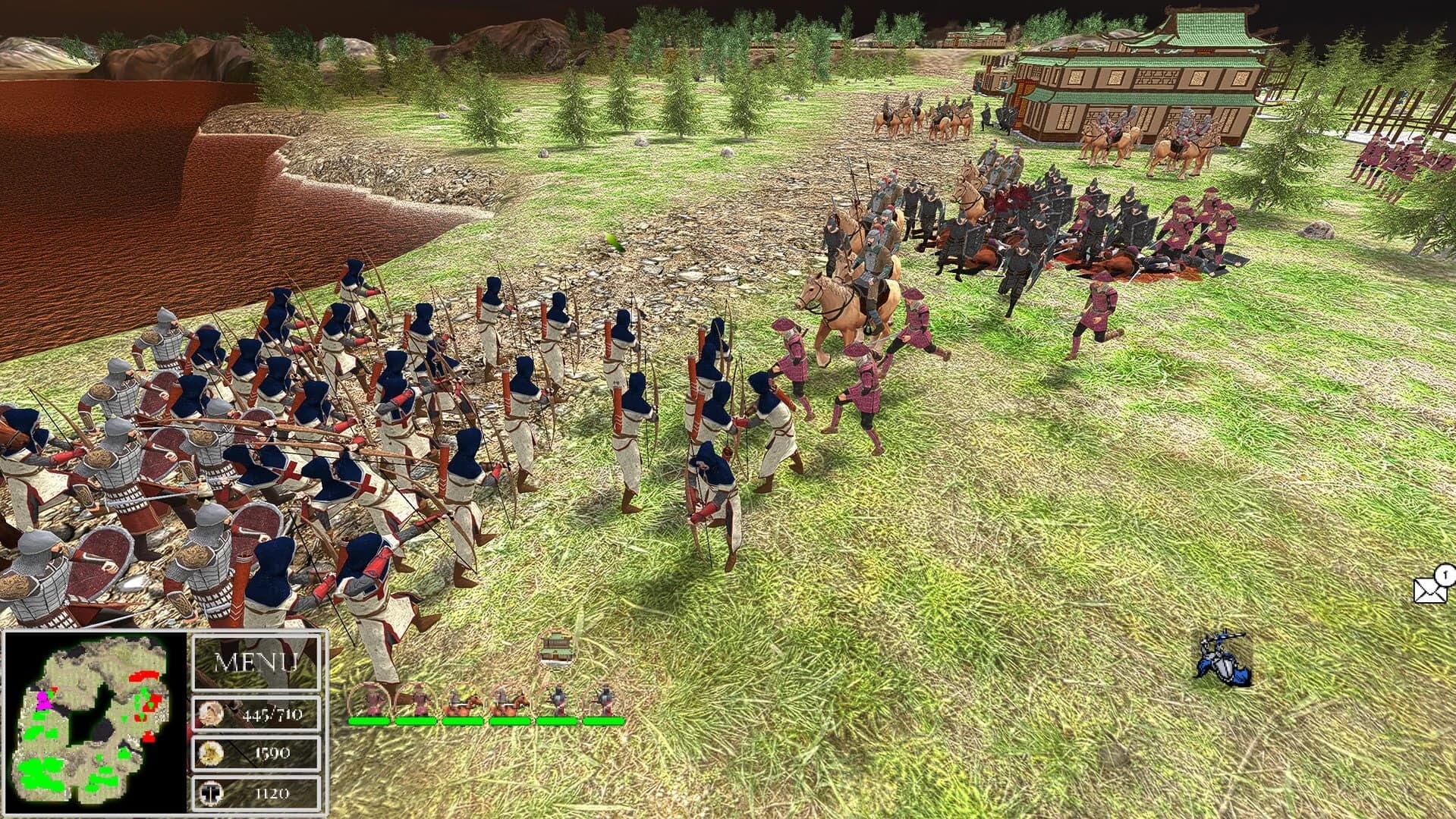Select the second pink soldier portrait
This screenshot has width=1456, height=819.
click(418, 701)
